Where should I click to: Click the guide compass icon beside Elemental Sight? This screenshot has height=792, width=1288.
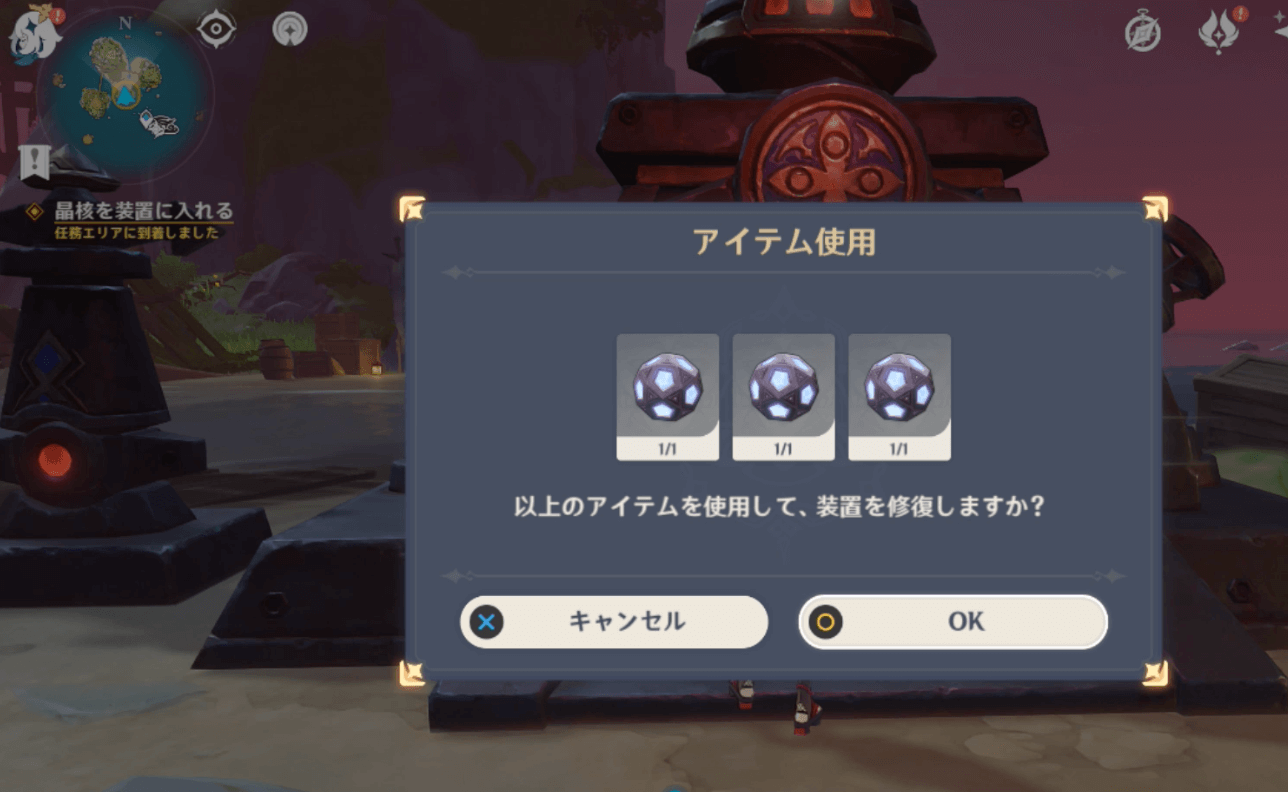pos(288,30)
